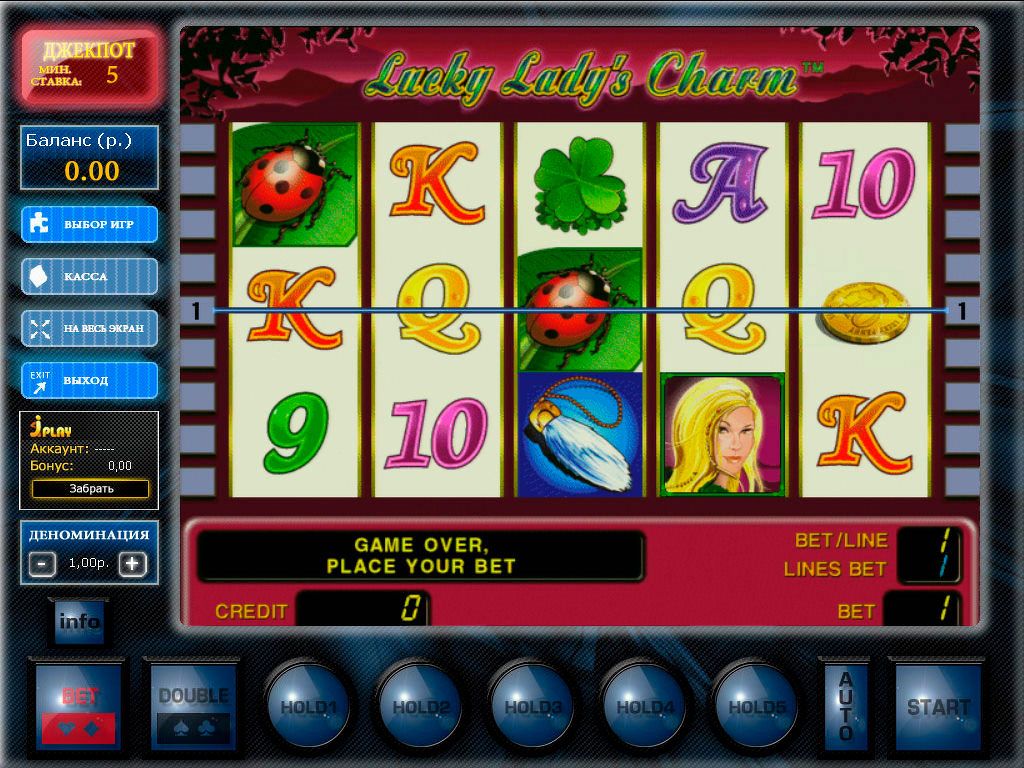The height and width of the screenshot is (768, 1024).
Task: Activate the DOUBLE gamble button
Action: coord(193,706)
